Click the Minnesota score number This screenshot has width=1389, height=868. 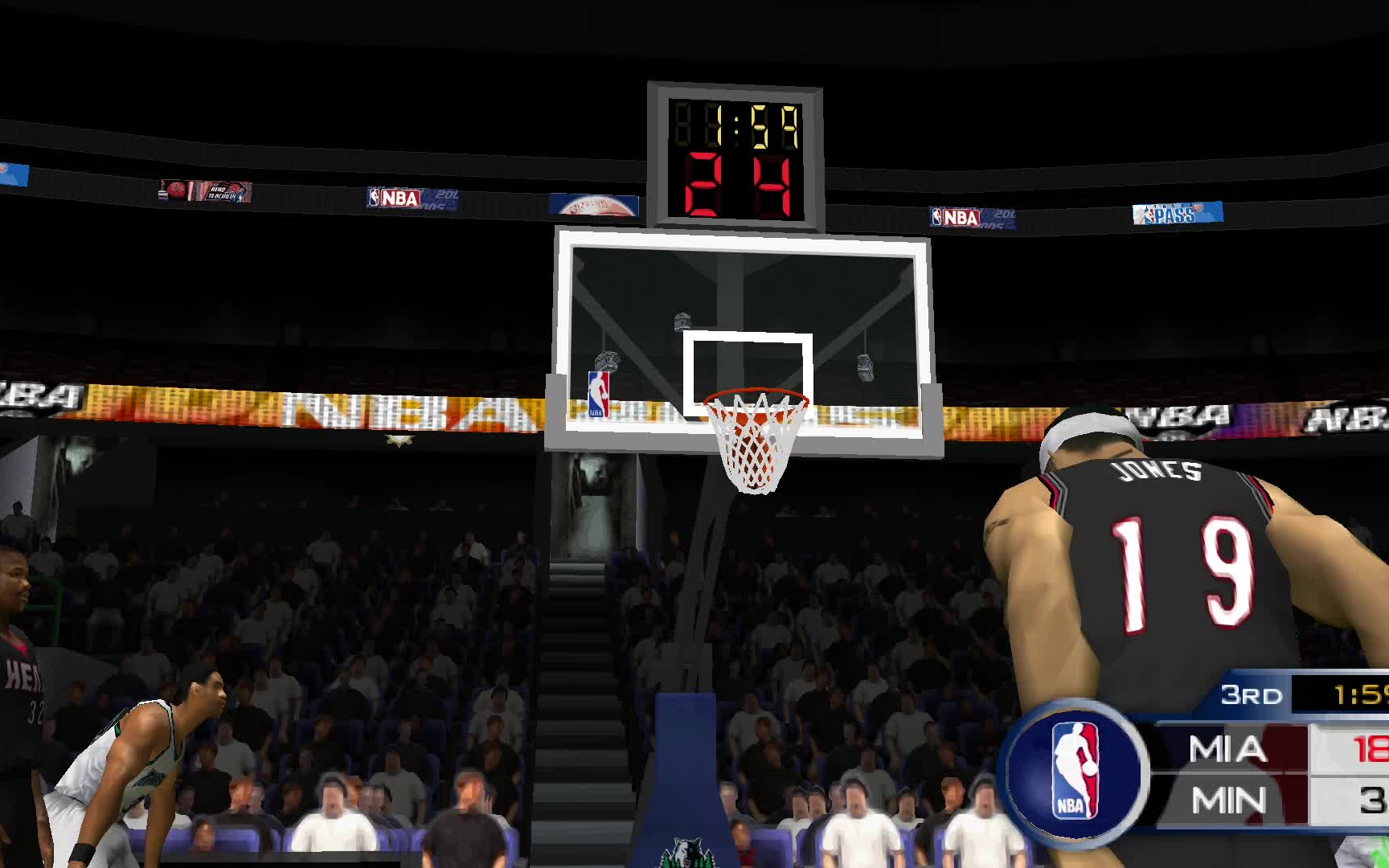pos(1375,801)
